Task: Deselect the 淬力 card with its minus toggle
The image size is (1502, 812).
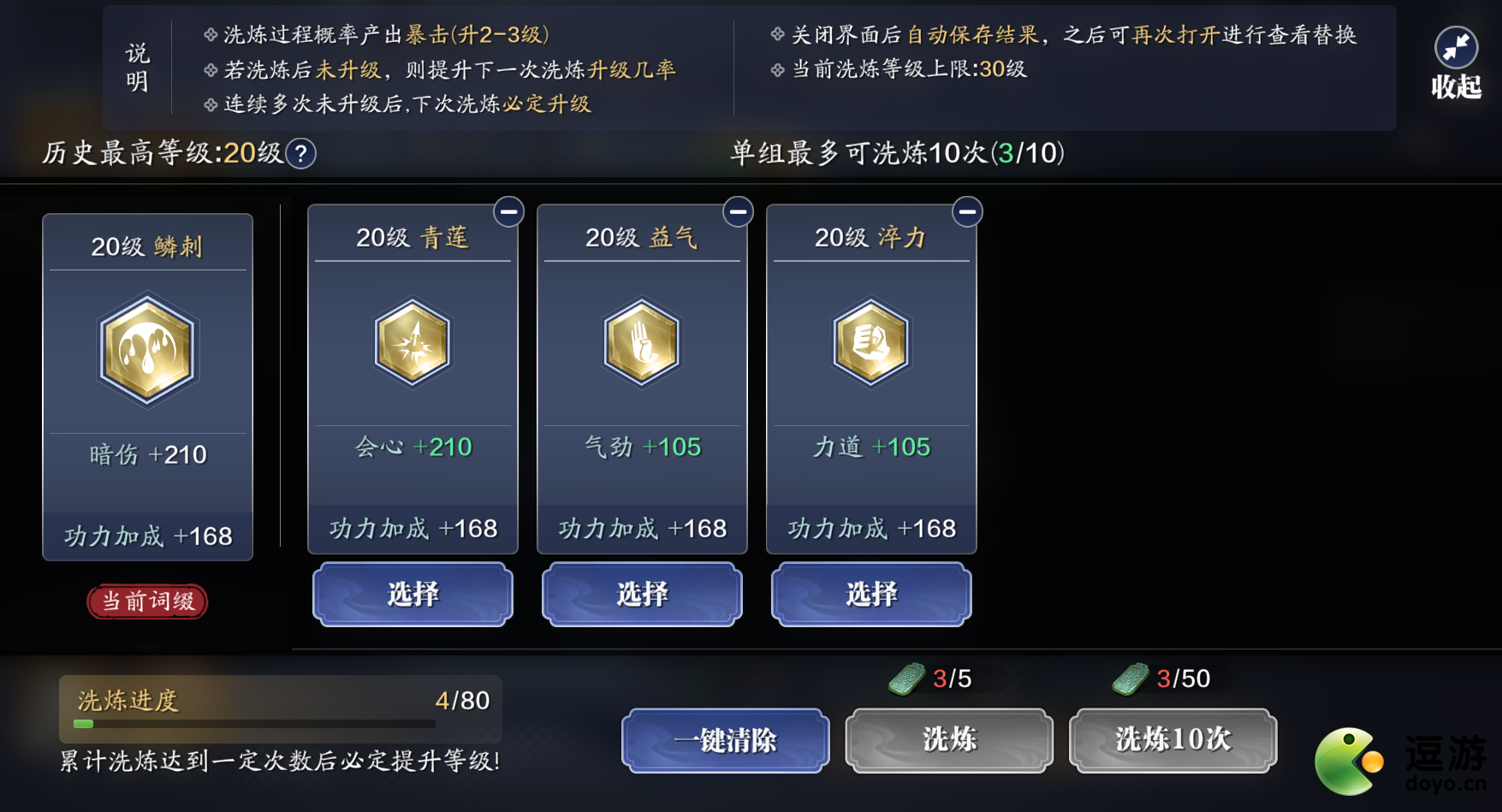Action: point(967,211)
